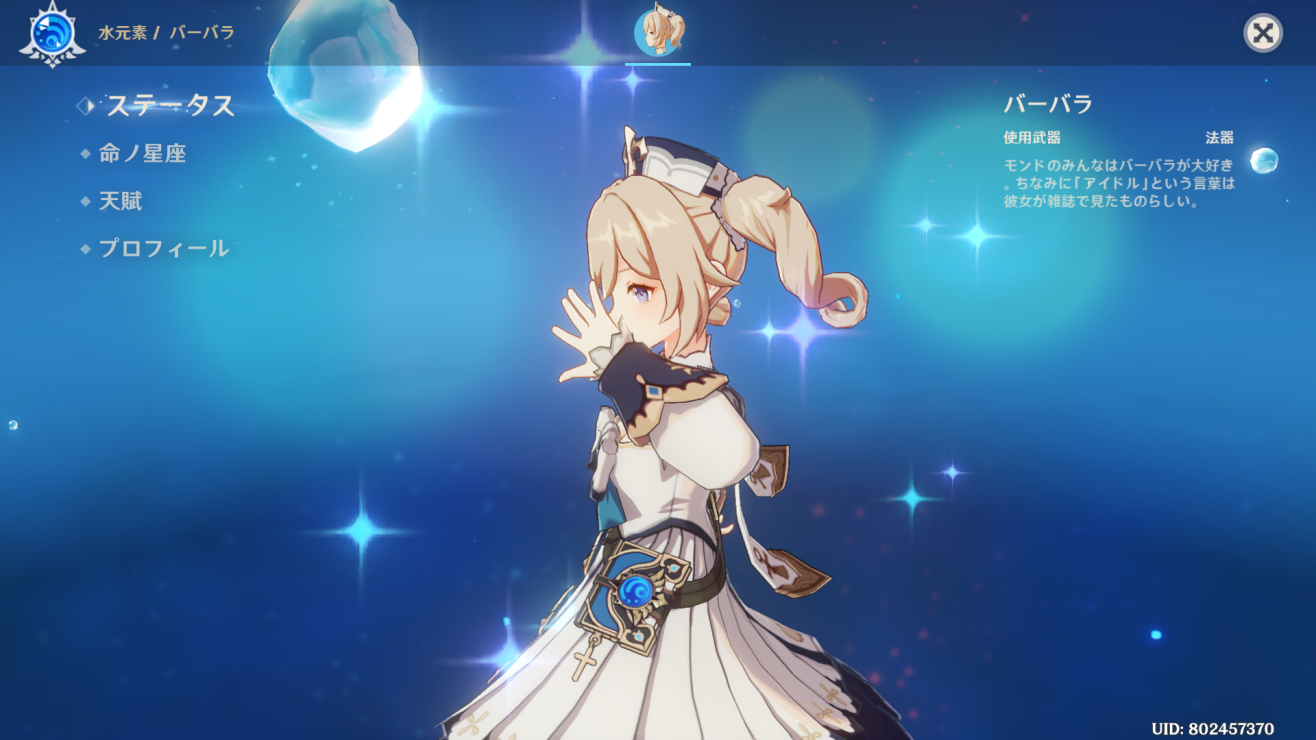The width and height of the screenshot is (1316, 740).
Task: Click the diamond marker beside ステータス
Action: [x=86, y=103]
